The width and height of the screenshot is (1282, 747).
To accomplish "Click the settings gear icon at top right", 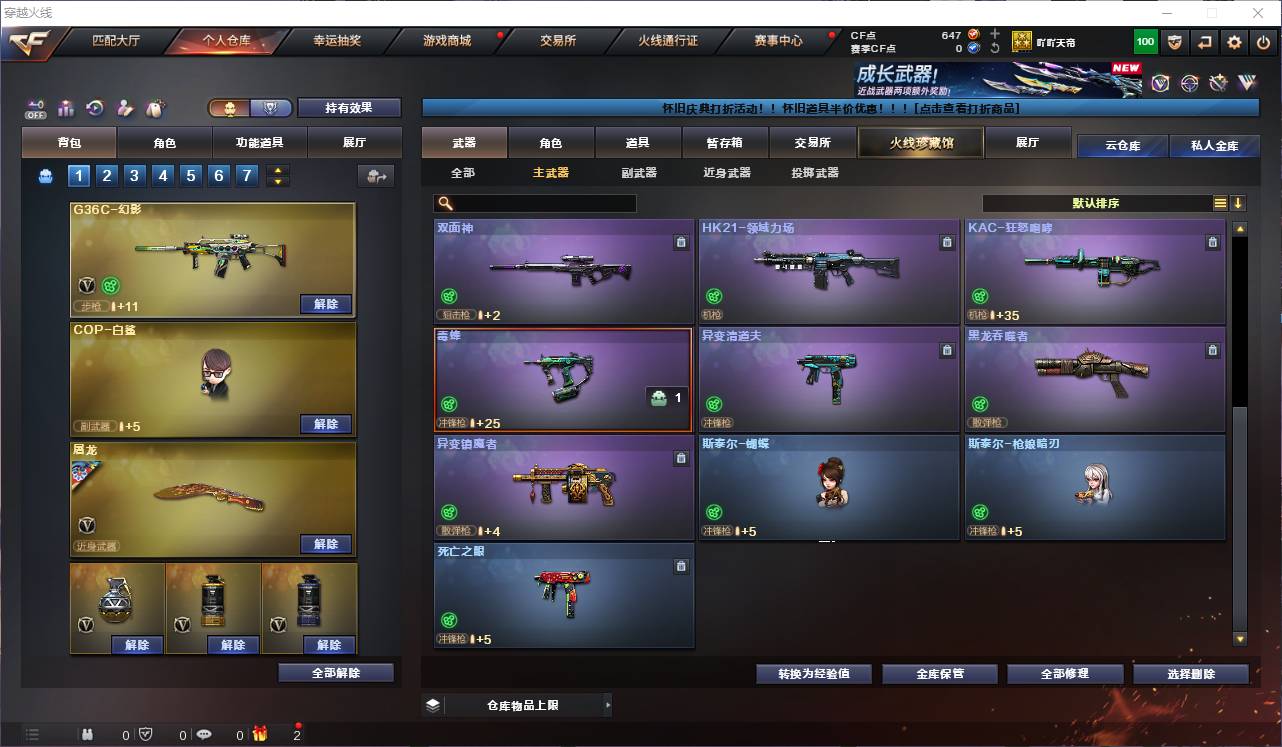I will (1234, 41).
